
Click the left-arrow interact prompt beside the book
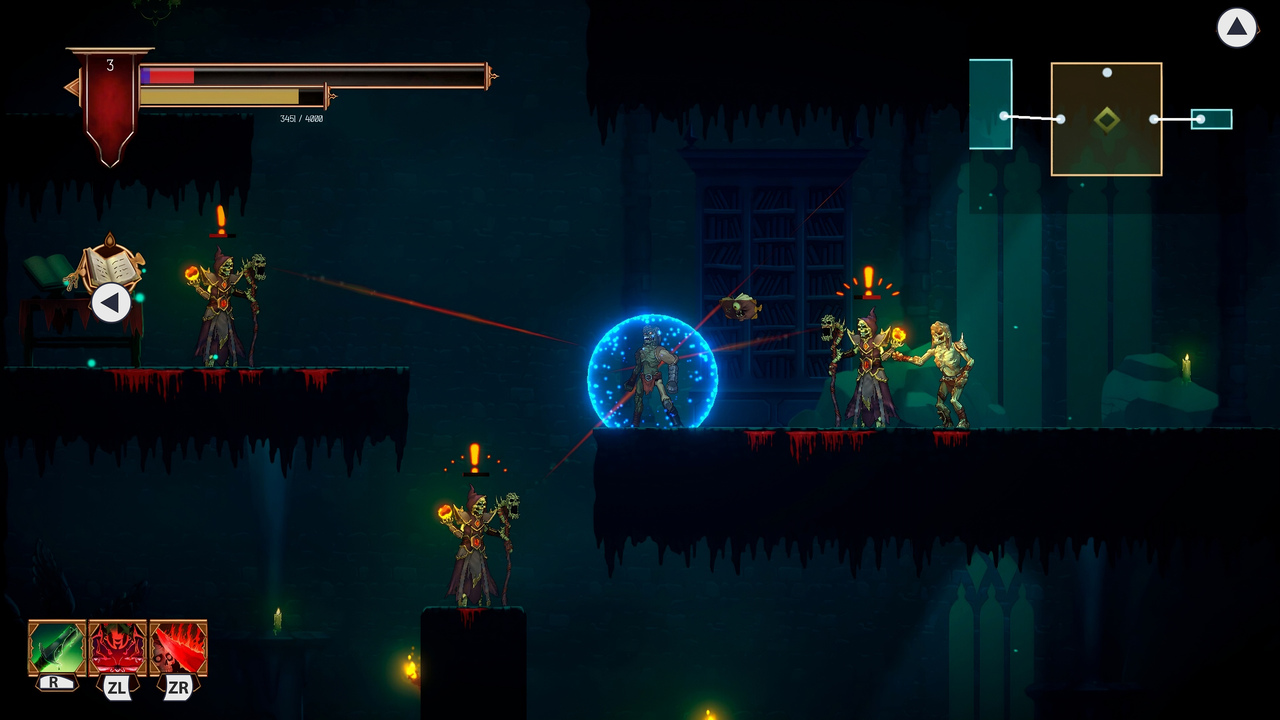pos(111,300)
